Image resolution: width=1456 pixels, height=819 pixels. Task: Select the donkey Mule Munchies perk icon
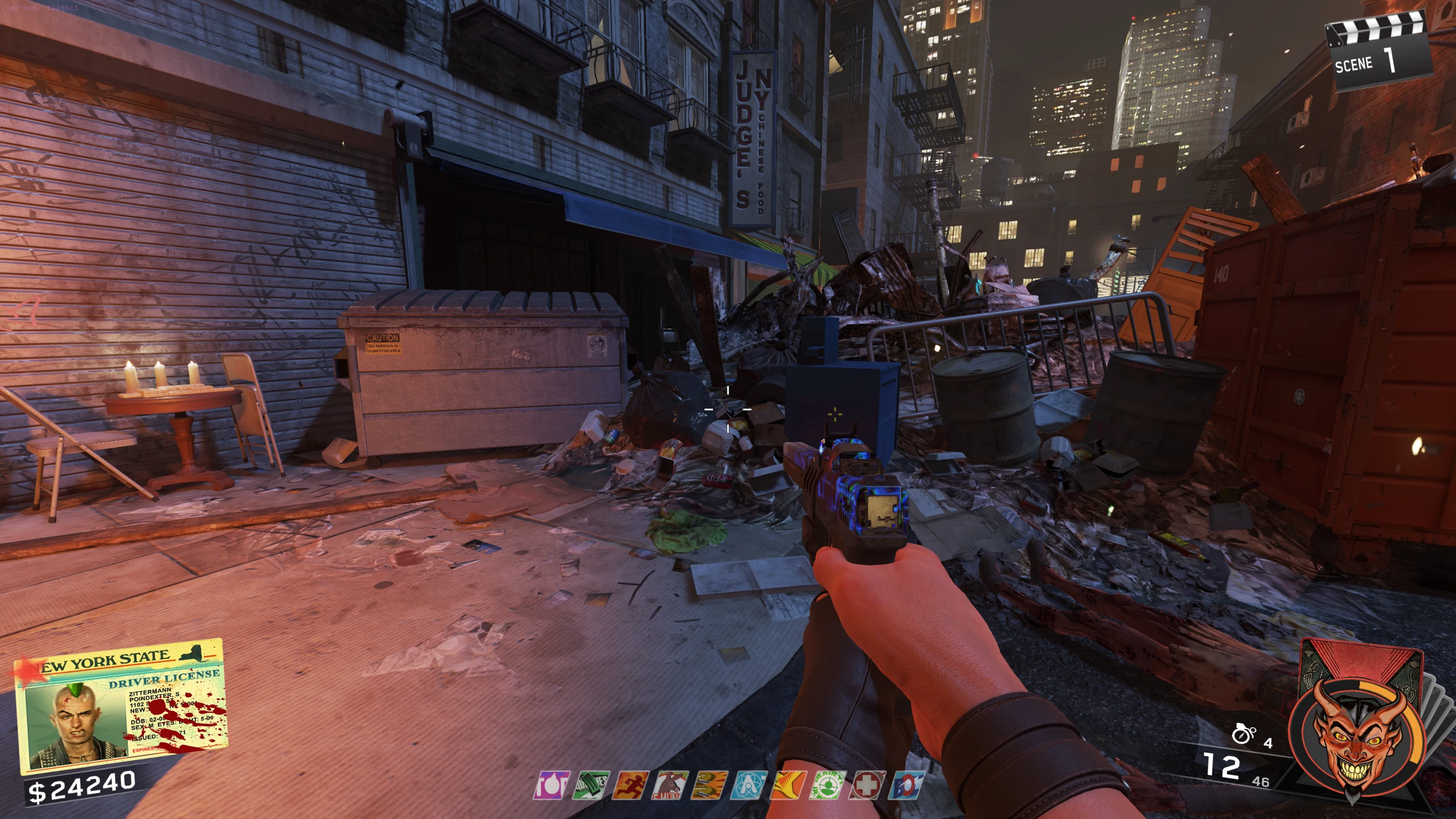670,785
